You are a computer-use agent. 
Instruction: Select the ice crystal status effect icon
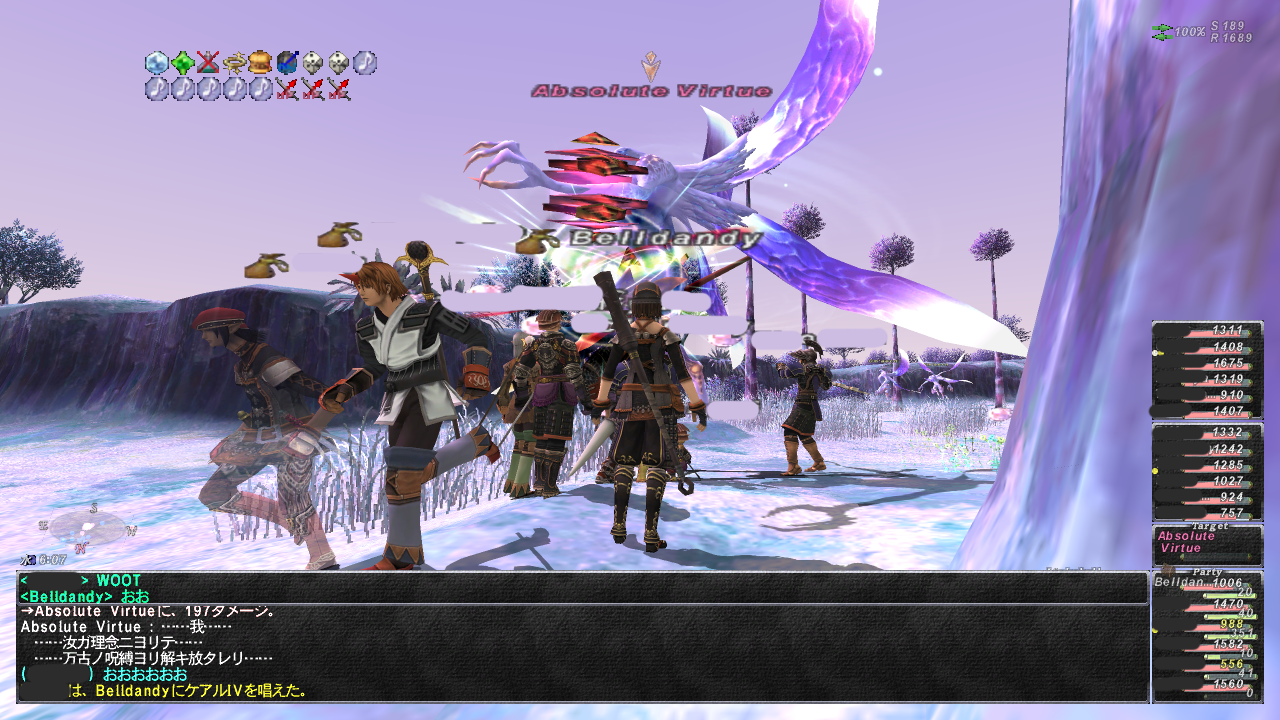tap(157, 63)
